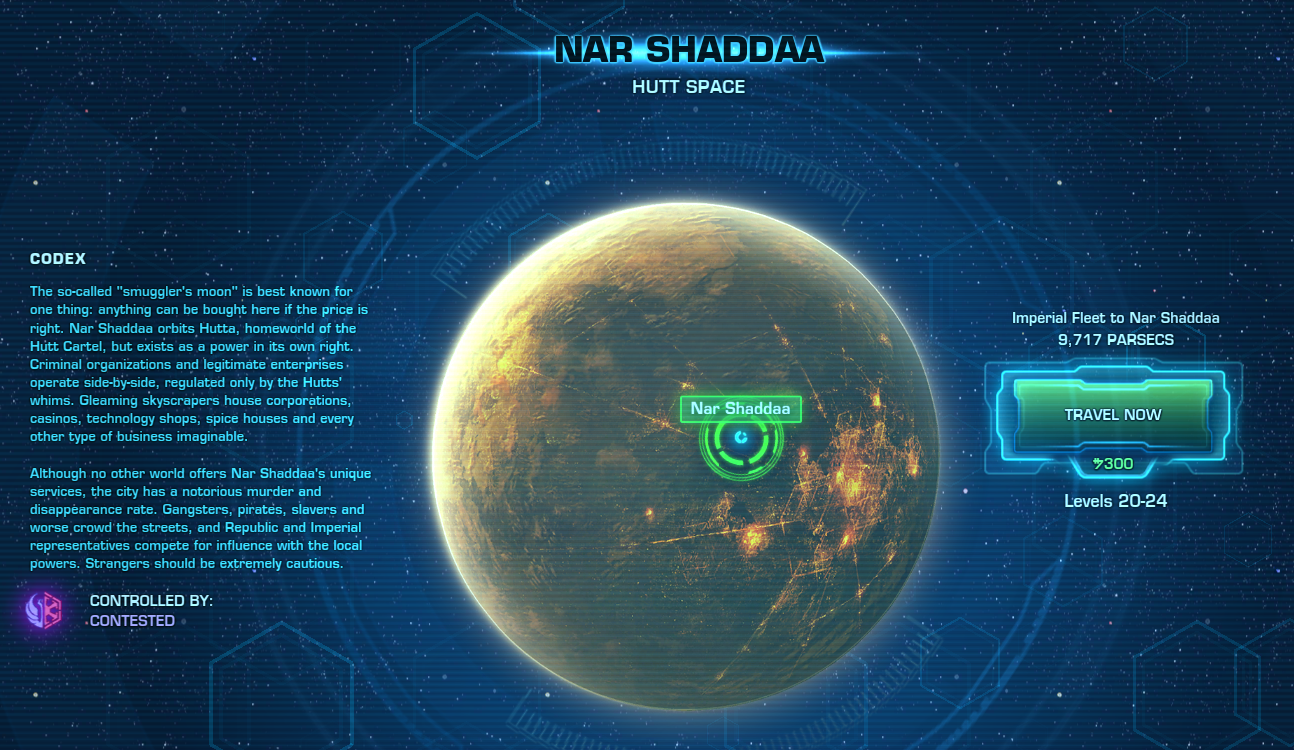Collapse the Levels 20-24 info panel
1294x750 pixels.
[x=1116, y=500]
